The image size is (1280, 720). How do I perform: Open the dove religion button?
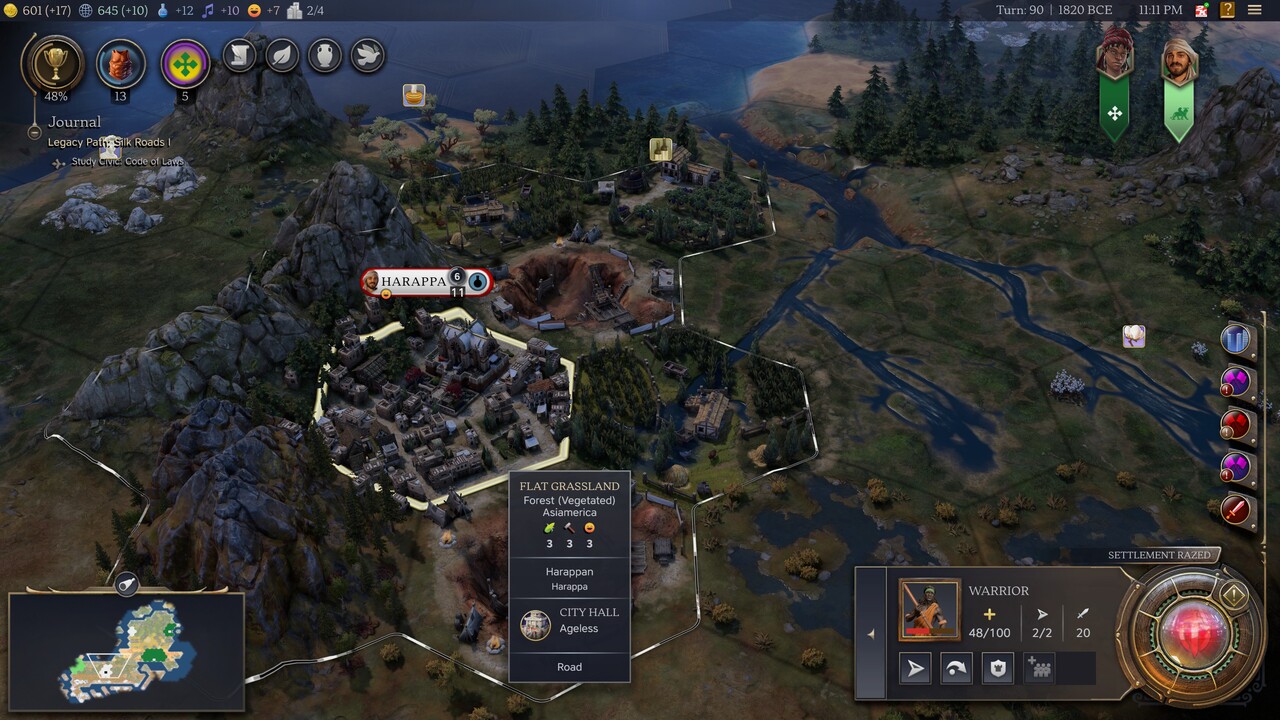(x=367, y=56)
